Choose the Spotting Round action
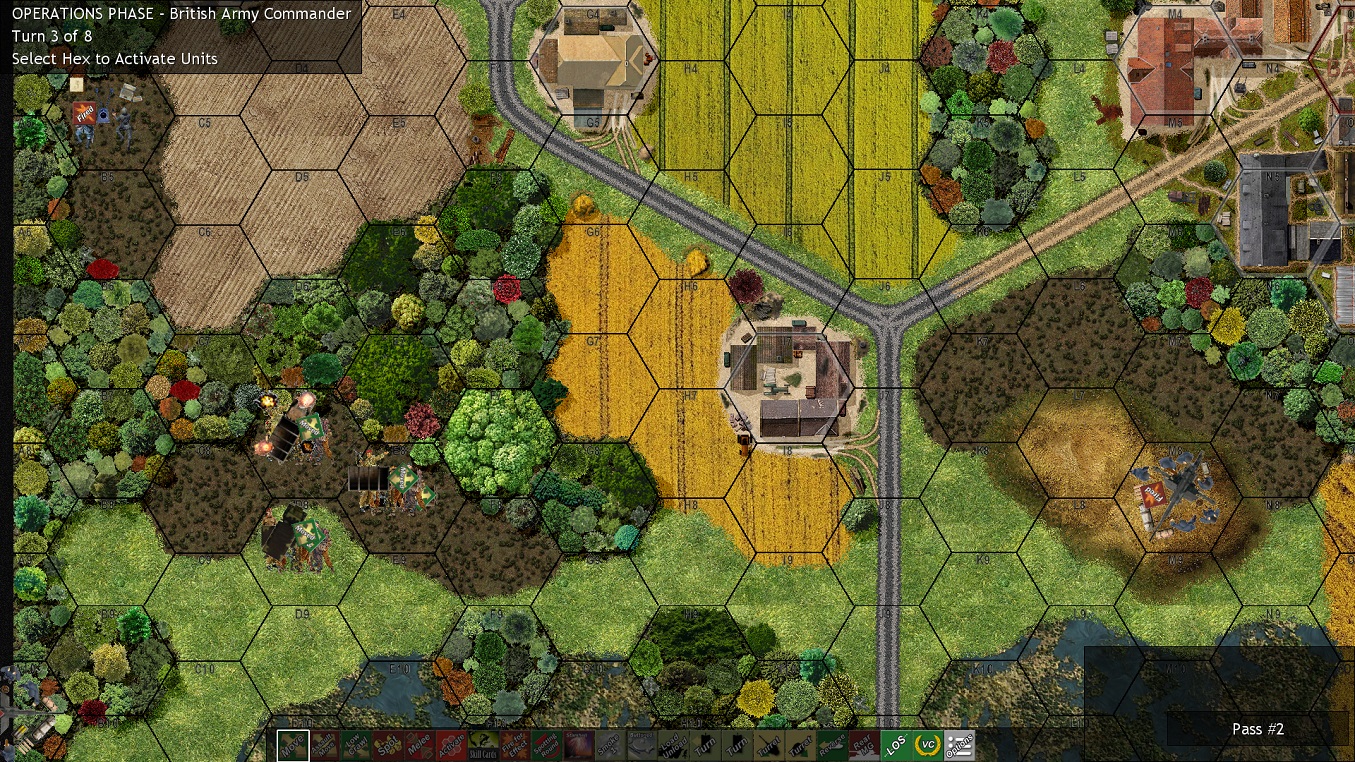The height and width of the screenshot is (762, 1355). point(546,746)
